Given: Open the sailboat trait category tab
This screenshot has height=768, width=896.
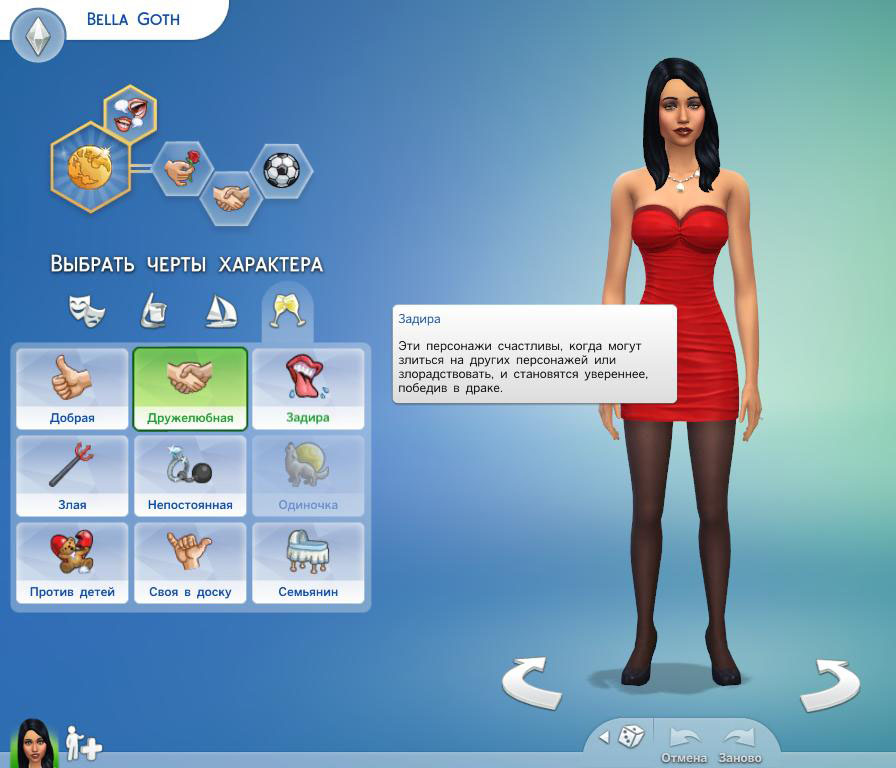Looking at the screenshot, I should pyautogui.click(x=220, y=311).
